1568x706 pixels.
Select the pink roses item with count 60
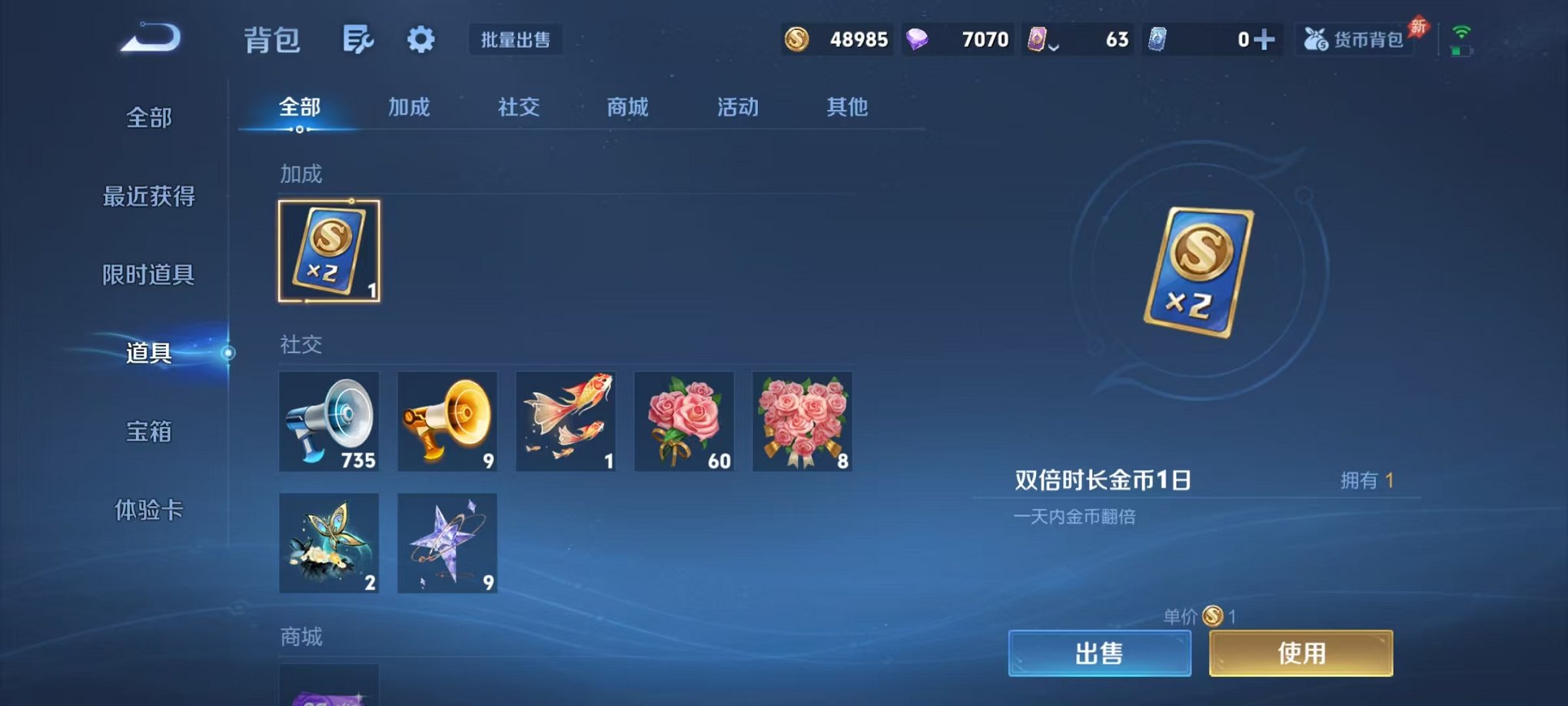click(684, 421)
